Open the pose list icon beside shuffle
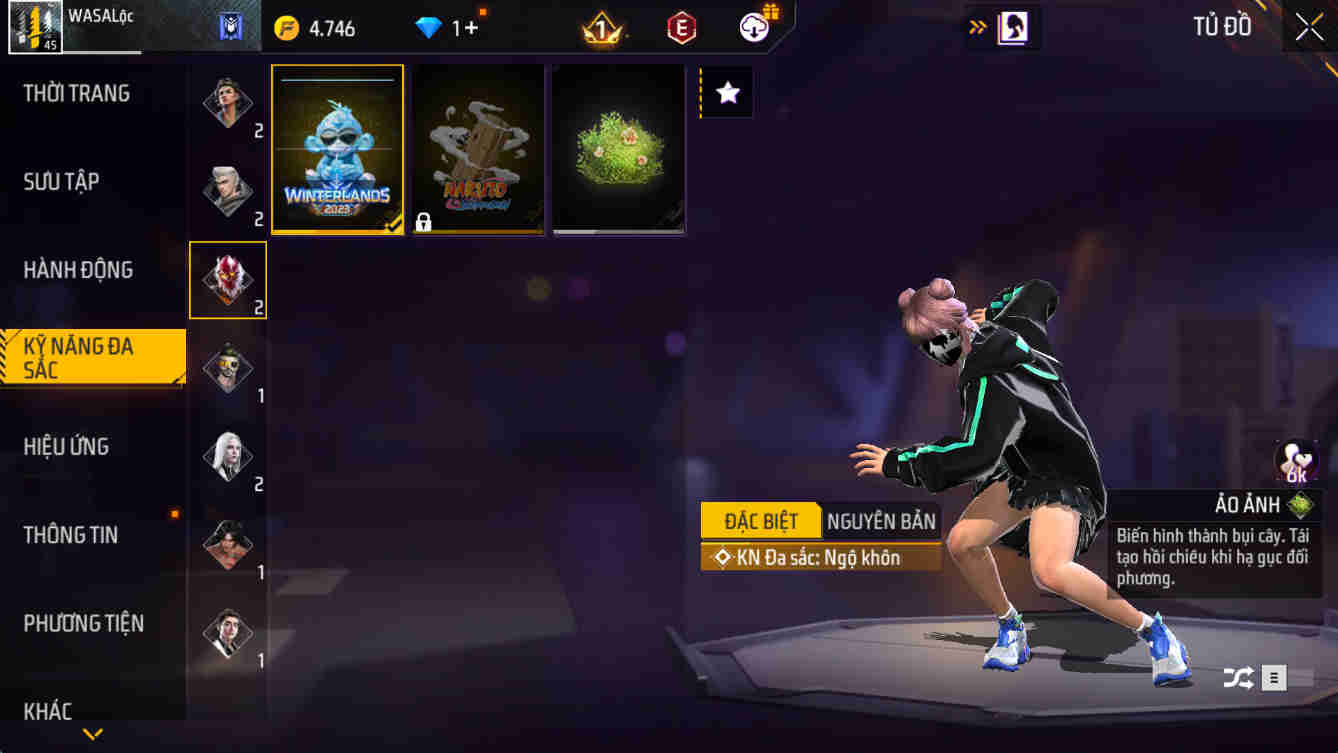The width and height of the screenshot is (1338, 753). 1274,677
